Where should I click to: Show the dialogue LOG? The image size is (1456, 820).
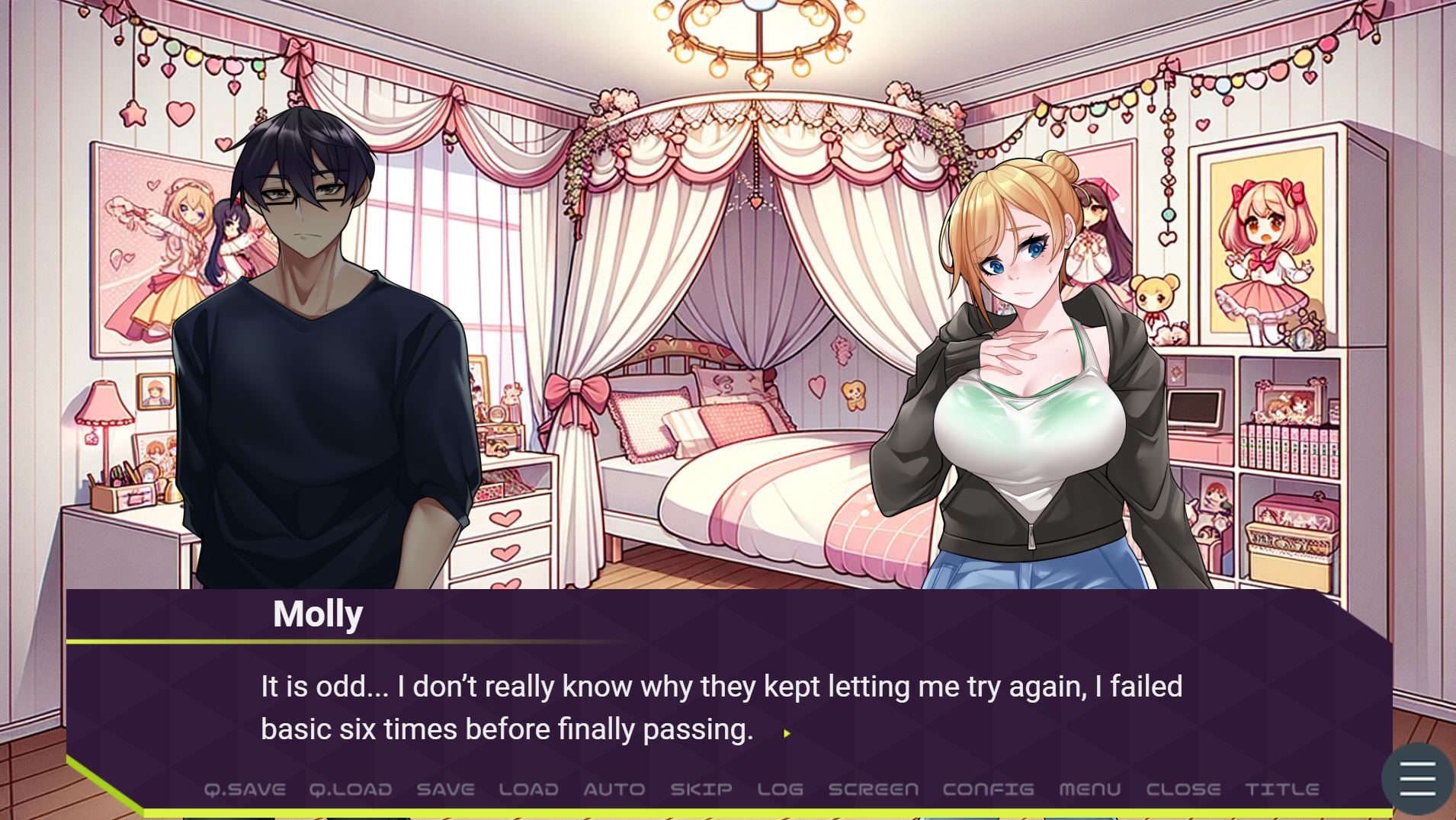[780, 790]
